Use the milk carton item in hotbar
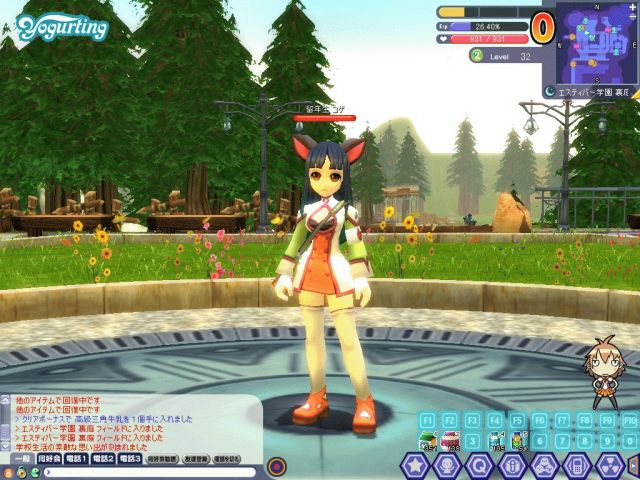Image resolution: width=640 pixels, height=480 pixels. tap(427, 439)
